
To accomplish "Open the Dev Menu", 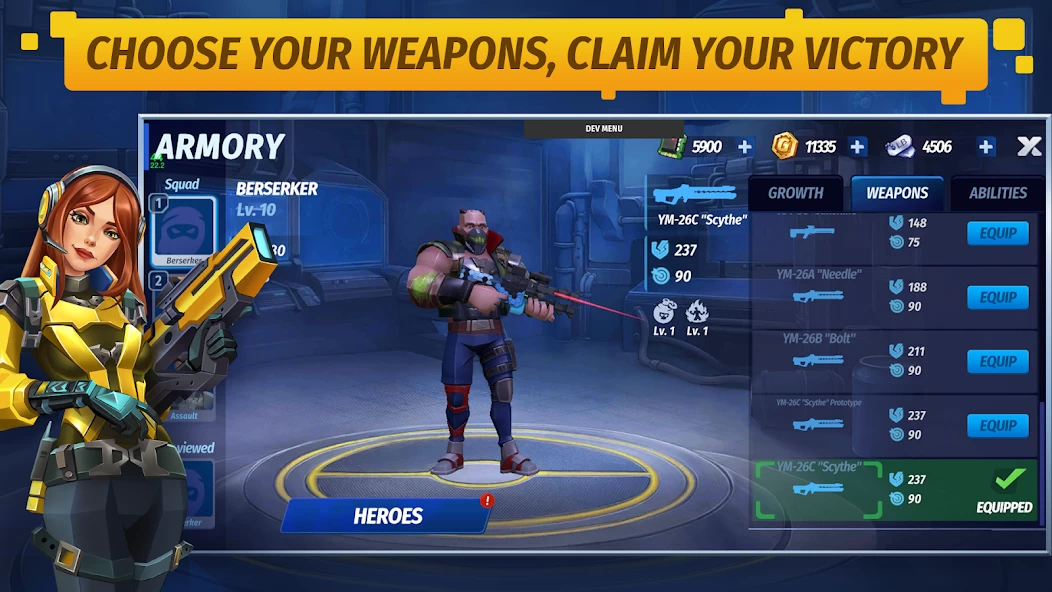I will coord(603,129).
